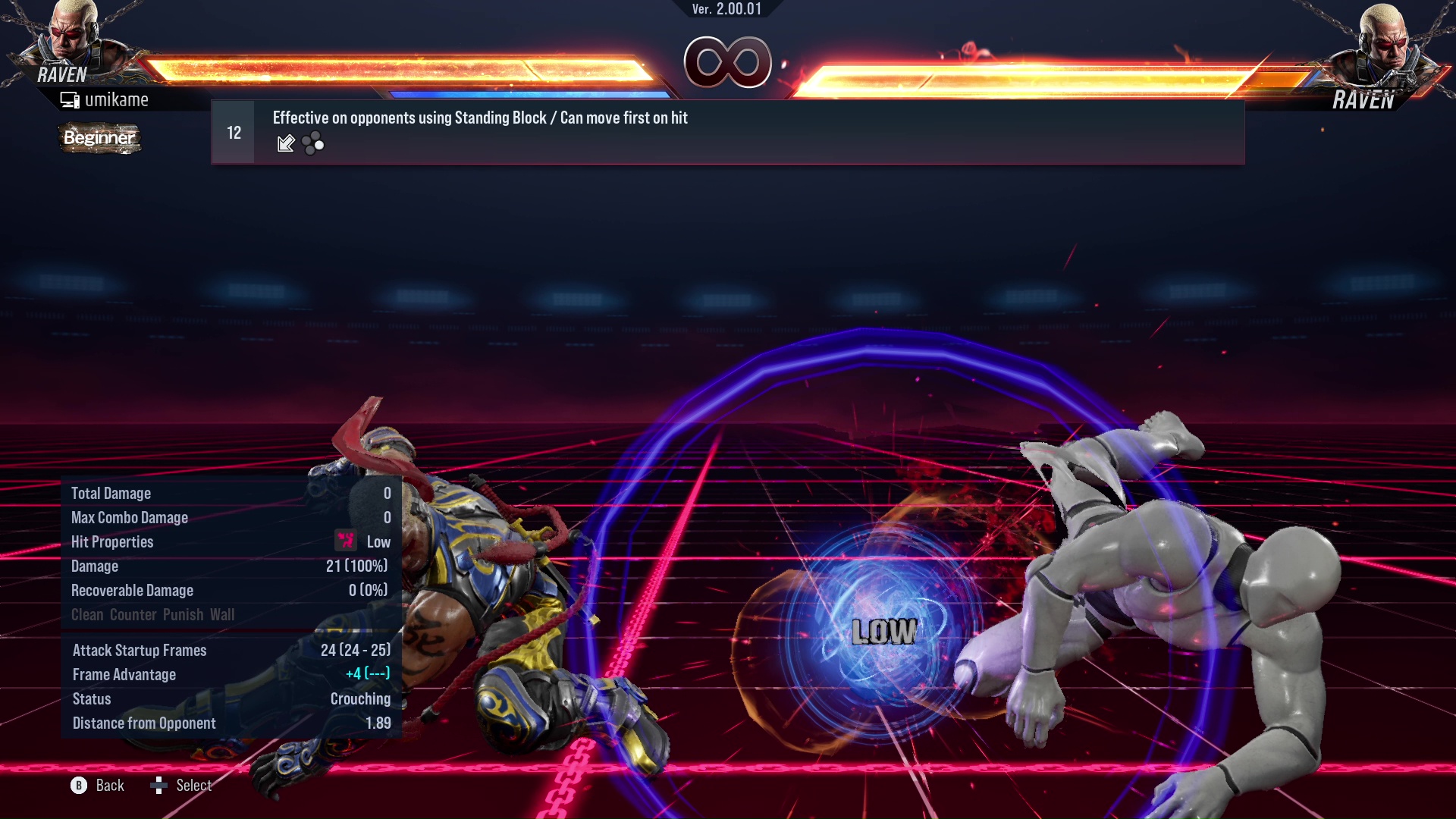Click the Beginner rank badge
Screen dimensions: 1456x819
click(x=99, y=138)
